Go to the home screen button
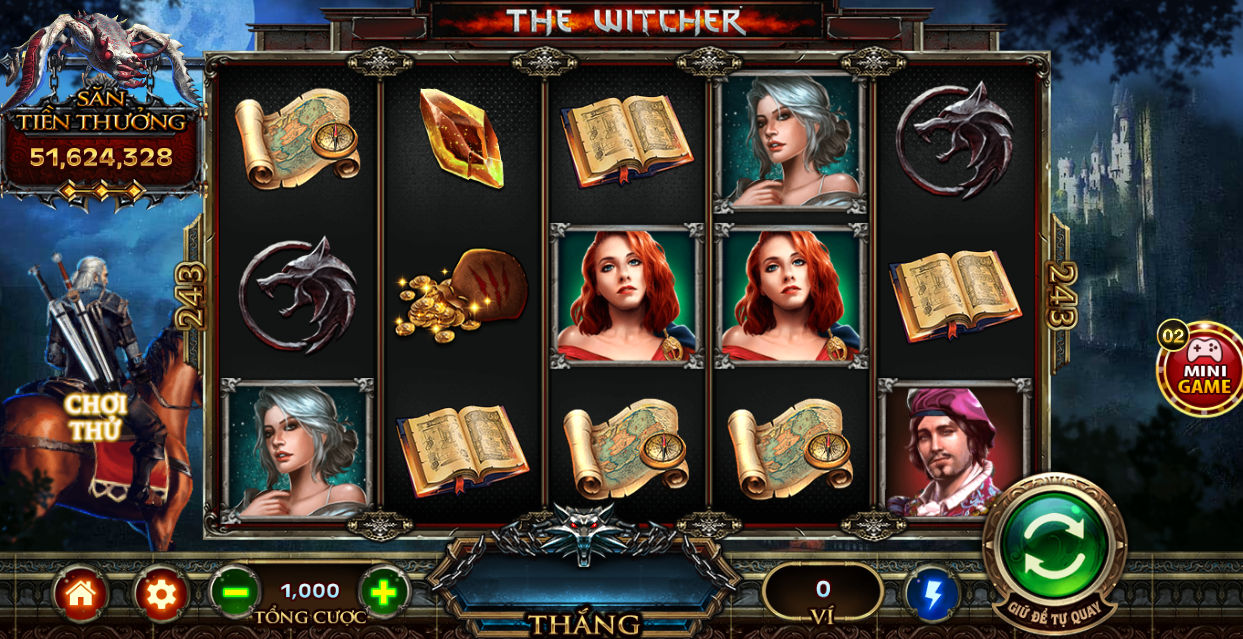The image size is (1243, 639). coord(81,594)
